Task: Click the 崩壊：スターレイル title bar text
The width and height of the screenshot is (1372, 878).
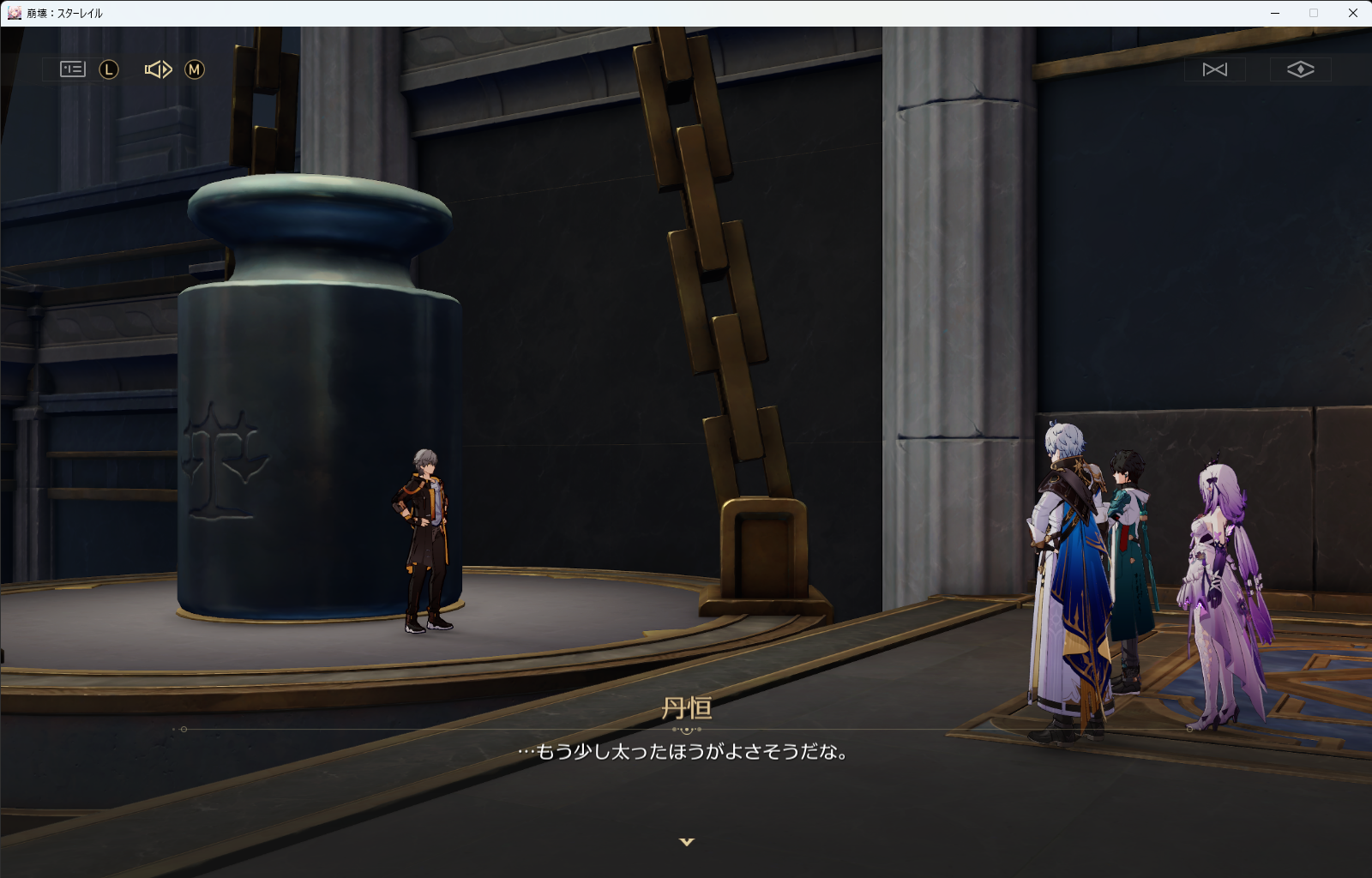Action: coord(64,13)
